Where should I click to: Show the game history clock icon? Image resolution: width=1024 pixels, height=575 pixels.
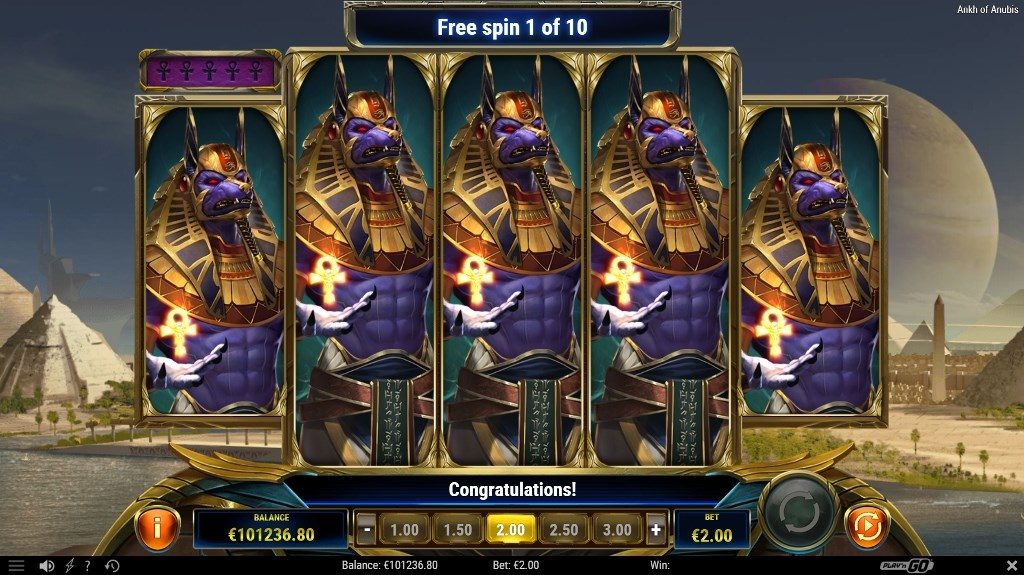pyautogui.click(x=112, y=566)
